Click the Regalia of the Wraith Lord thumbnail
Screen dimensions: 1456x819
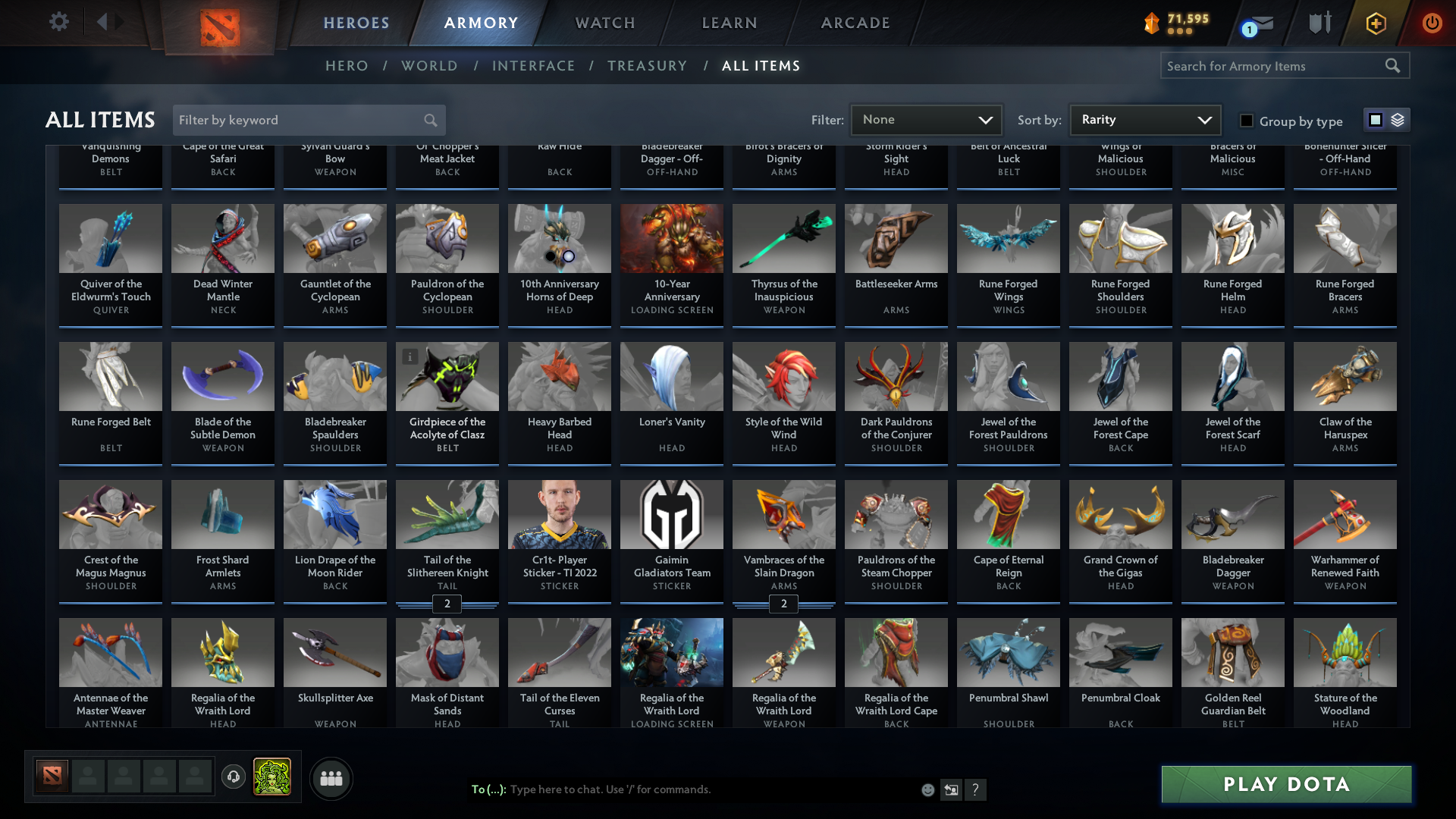222,652
